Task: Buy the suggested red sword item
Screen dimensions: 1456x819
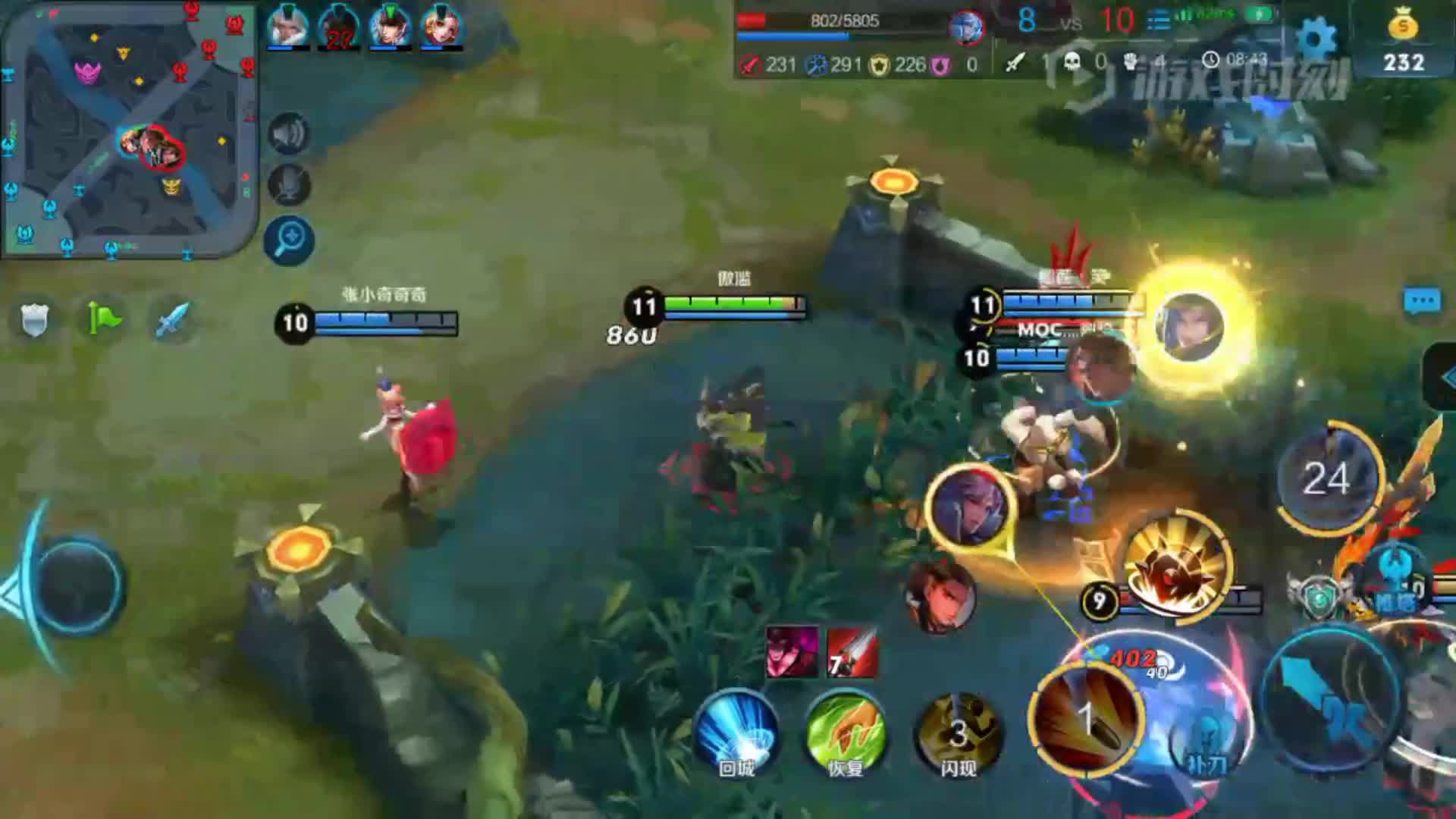Action: [x=852, y=652]
